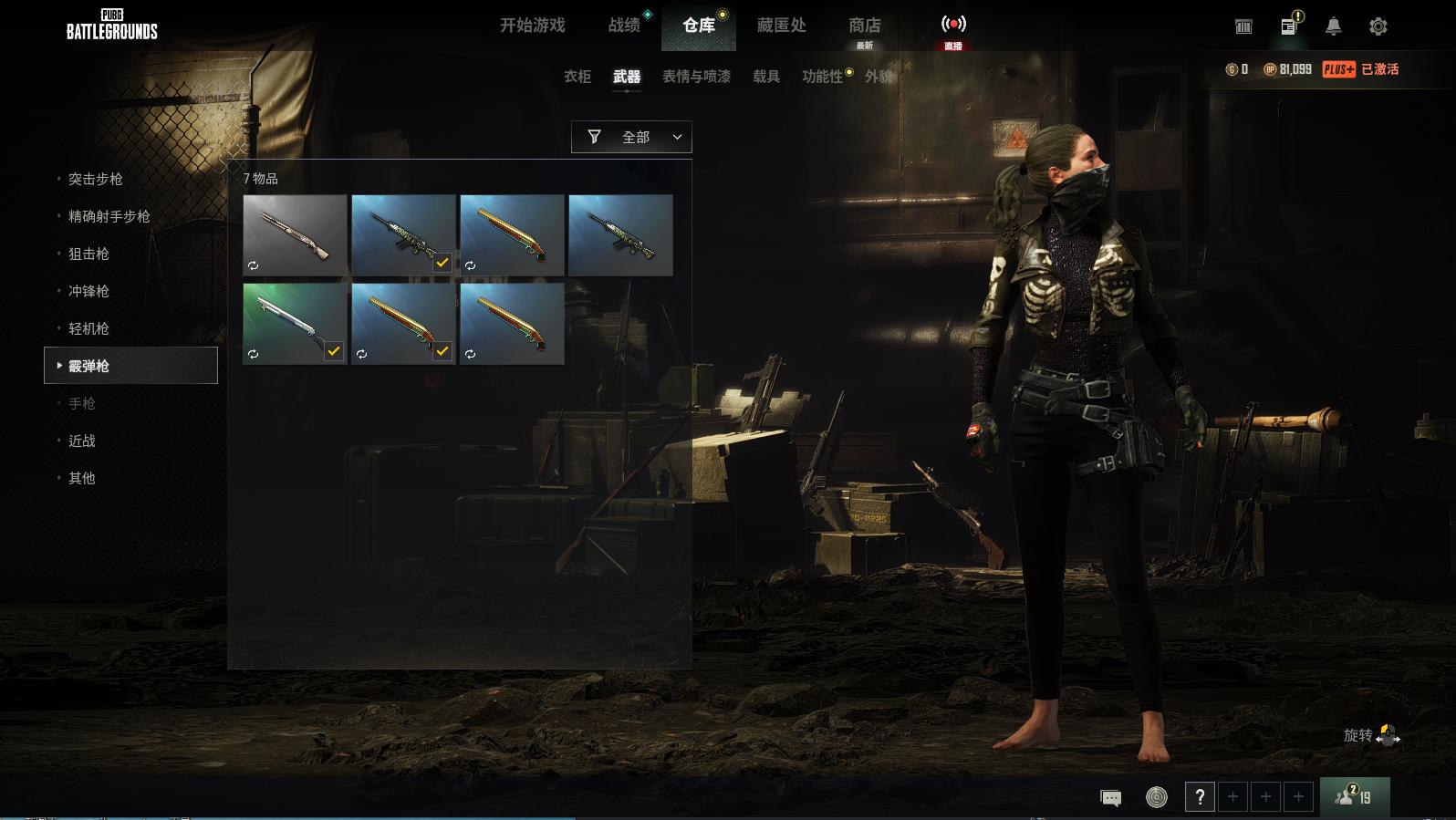1456x820 pixels.
Task: Go to the 商店 store tab
Action: 864,26
